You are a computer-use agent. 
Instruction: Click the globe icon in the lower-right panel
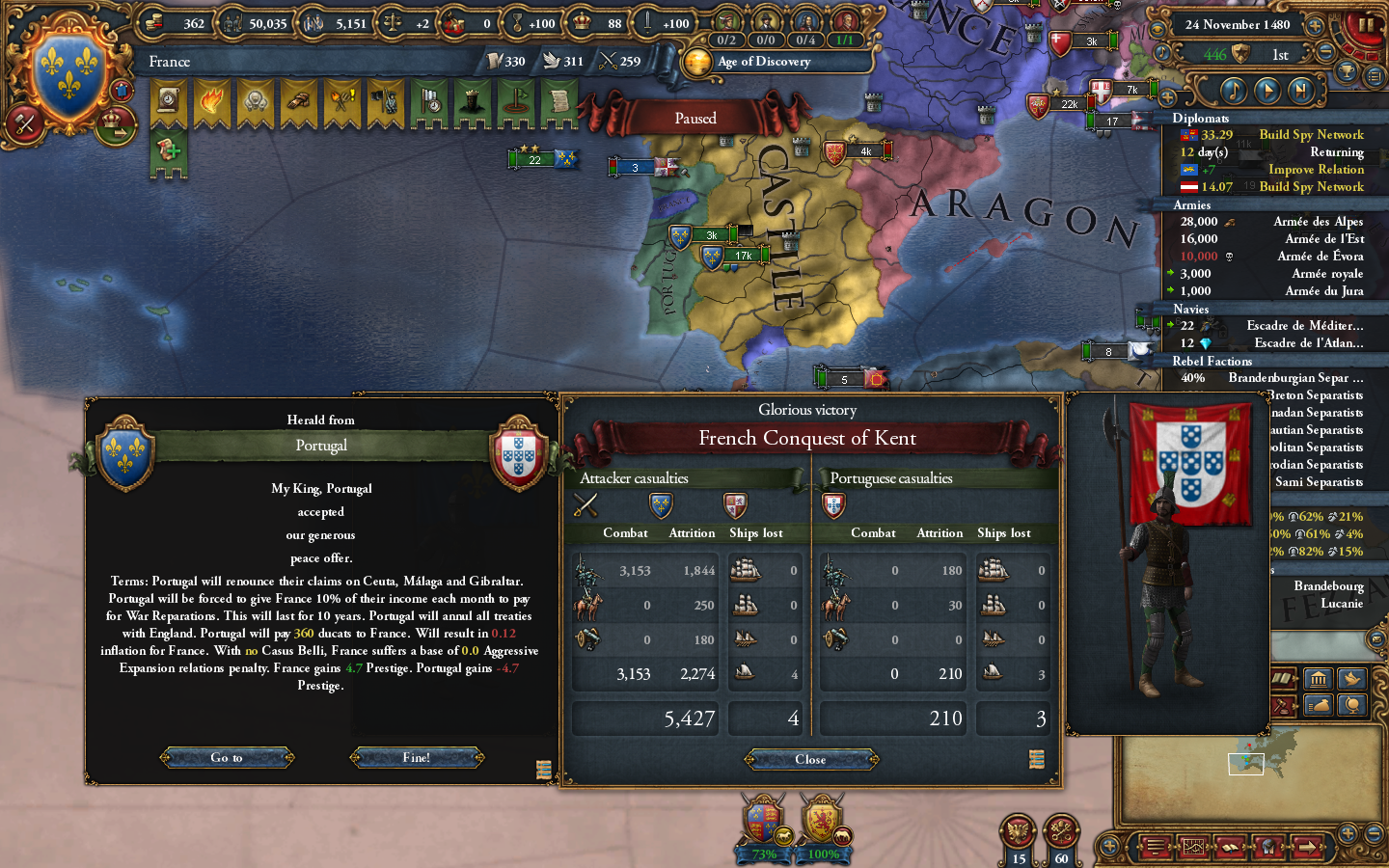click(x=1352, y=704)
